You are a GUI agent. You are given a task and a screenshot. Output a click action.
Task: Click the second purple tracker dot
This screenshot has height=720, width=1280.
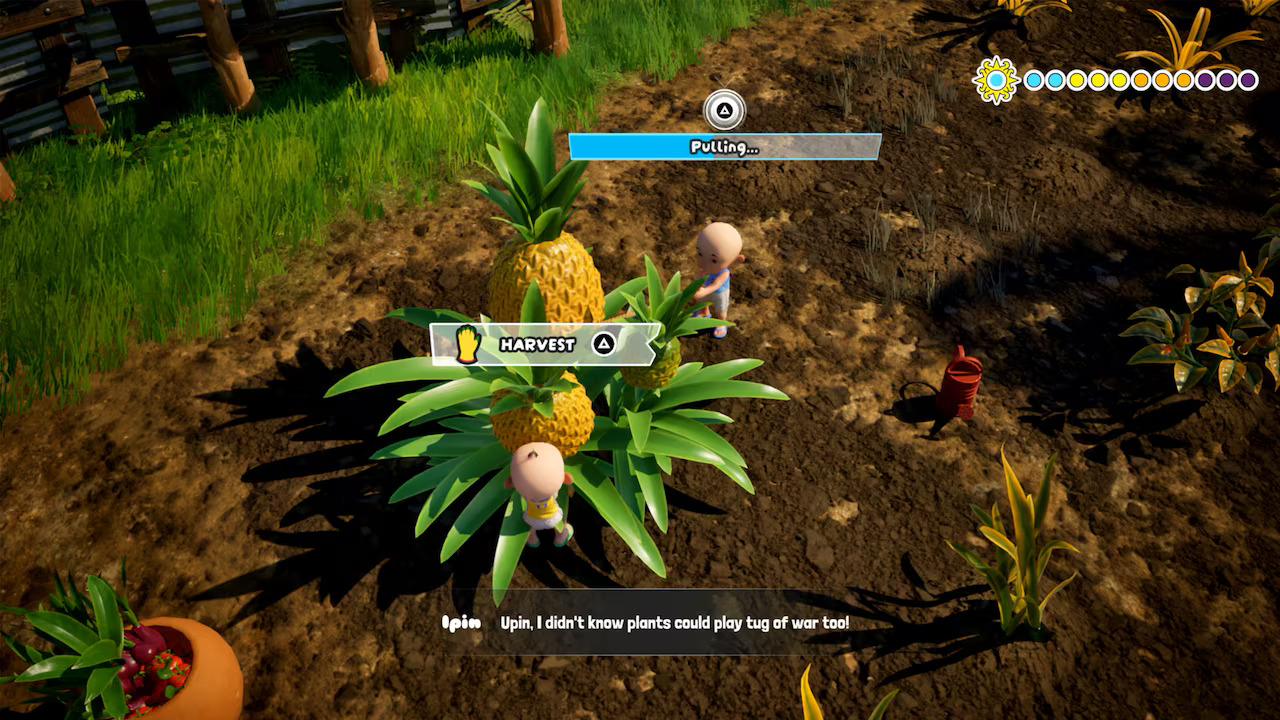tap(1226, 80)
